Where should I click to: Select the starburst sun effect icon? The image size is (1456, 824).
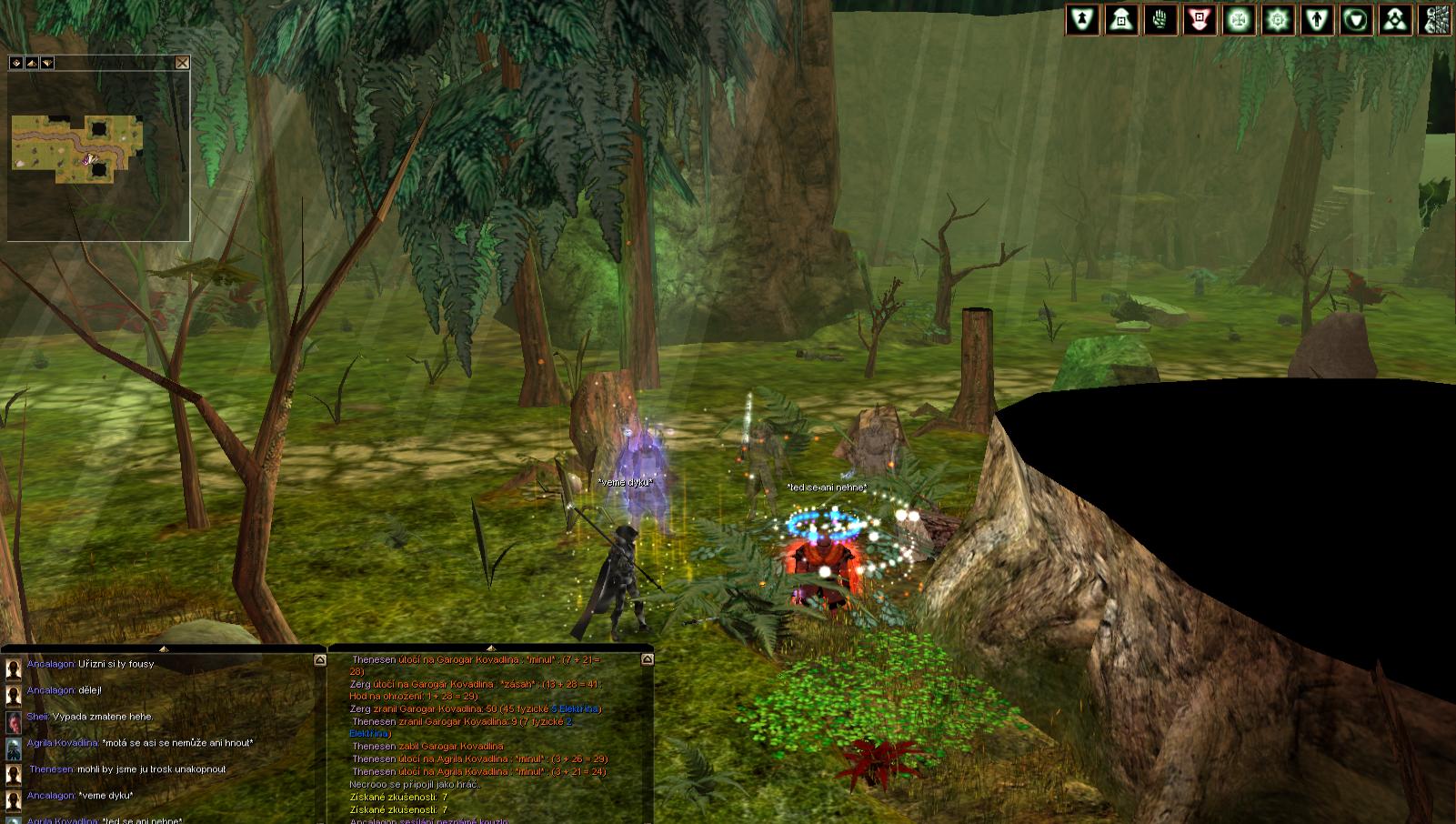pos(1278,19)
